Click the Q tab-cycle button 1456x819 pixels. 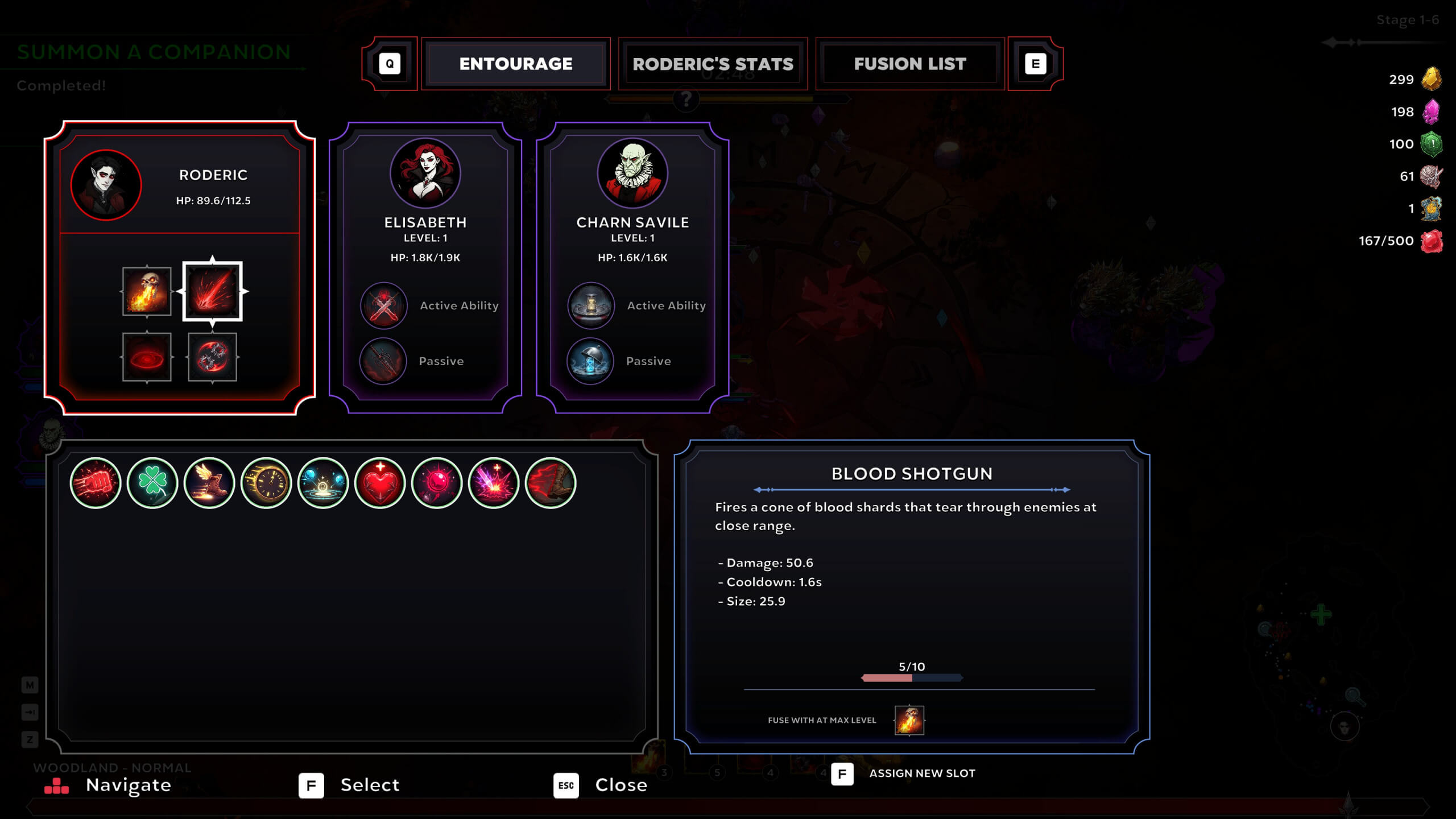tap(390, 64)
